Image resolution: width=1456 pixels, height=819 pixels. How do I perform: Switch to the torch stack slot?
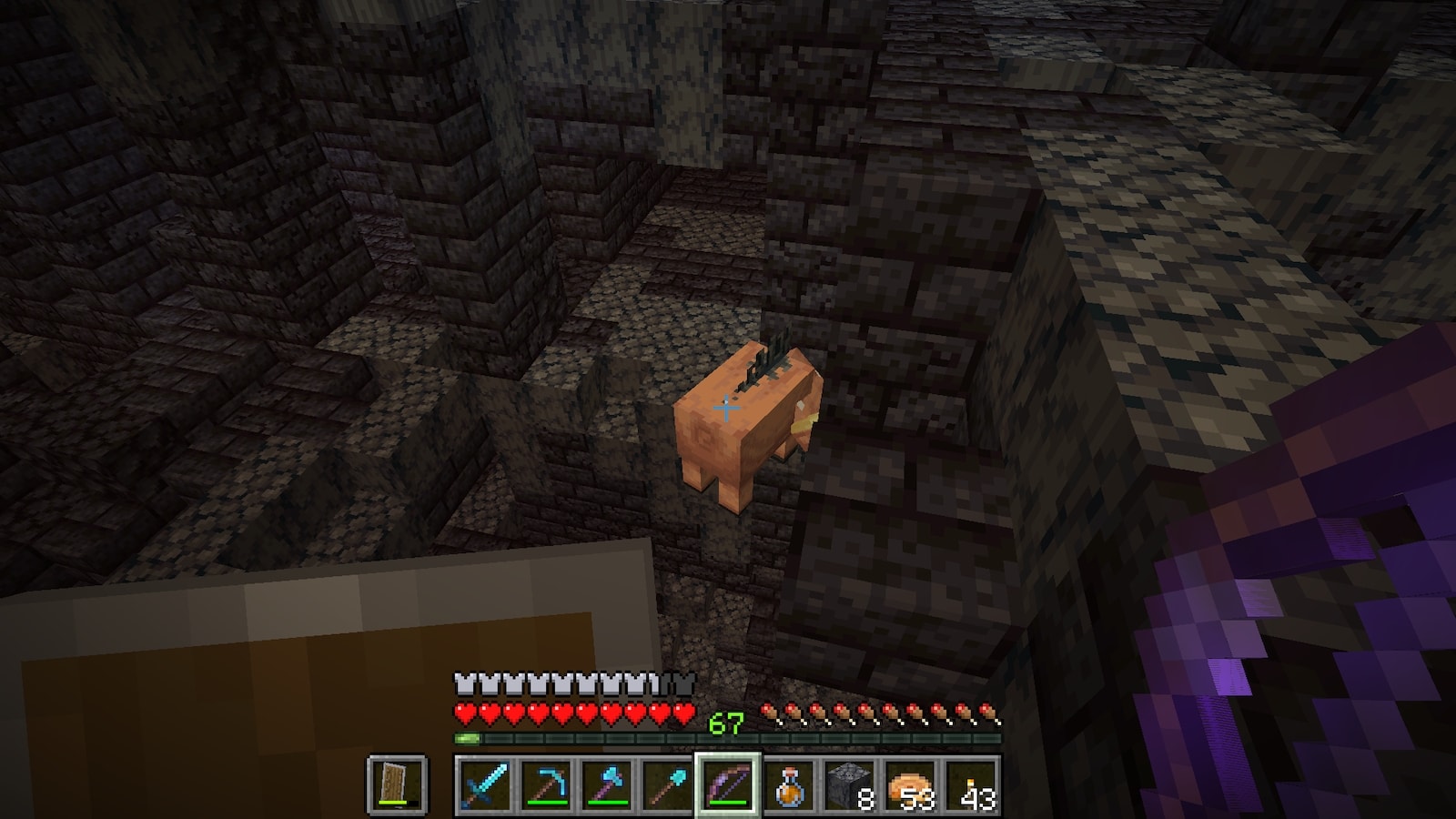tap(972, 784)
